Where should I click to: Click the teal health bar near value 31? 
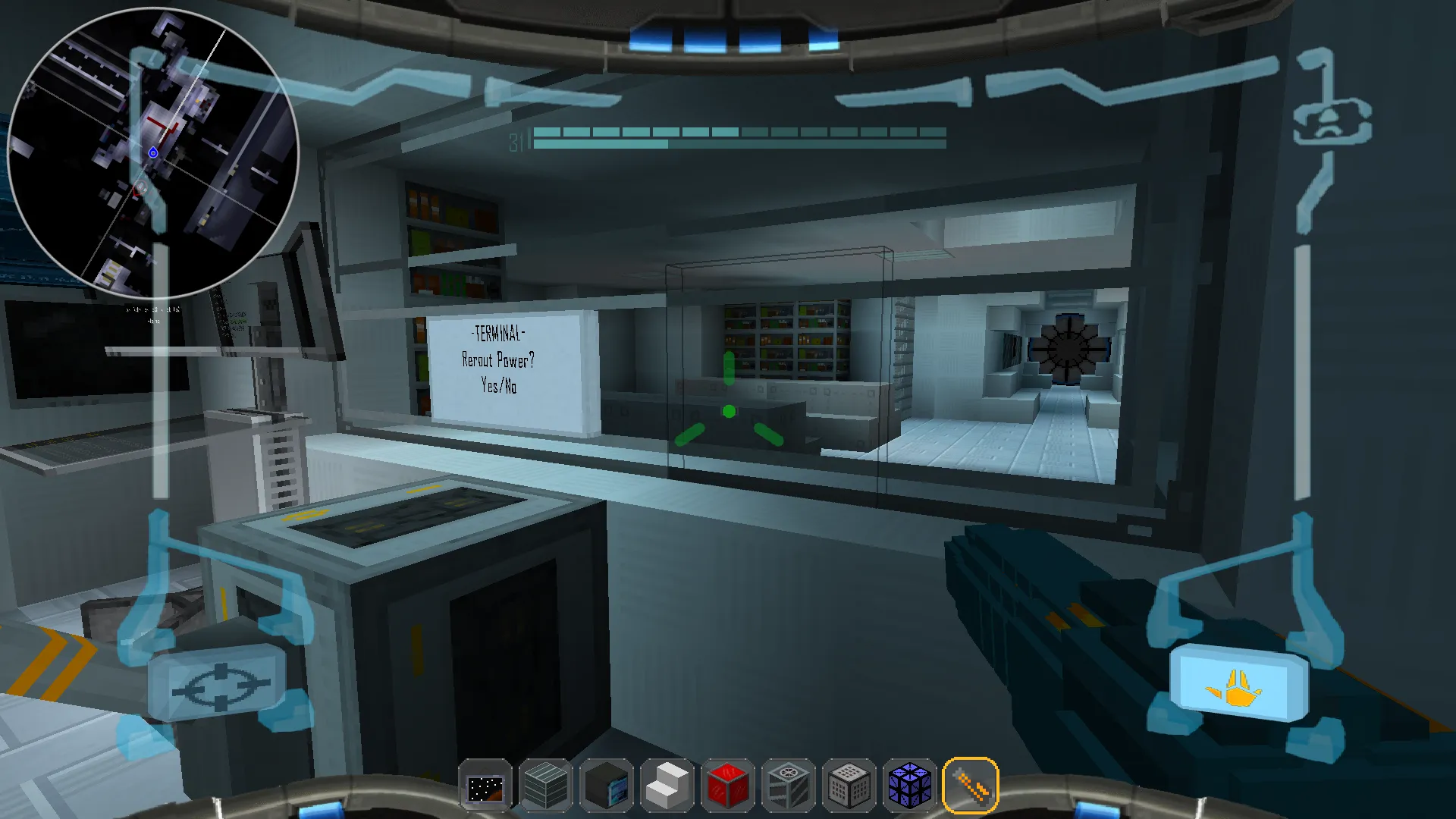pos(599,136)
